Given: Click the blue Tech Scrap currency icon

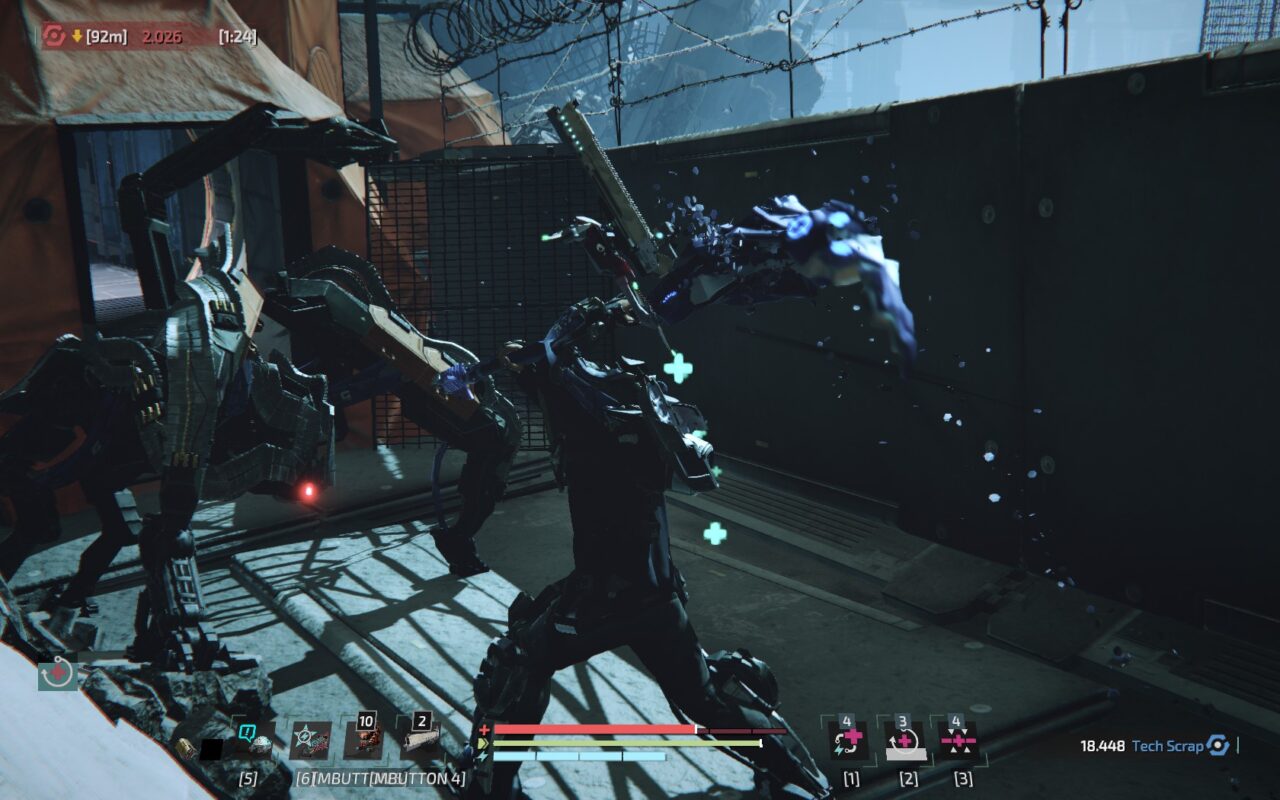Looking at the screenshot, I should coord(1217,745).
